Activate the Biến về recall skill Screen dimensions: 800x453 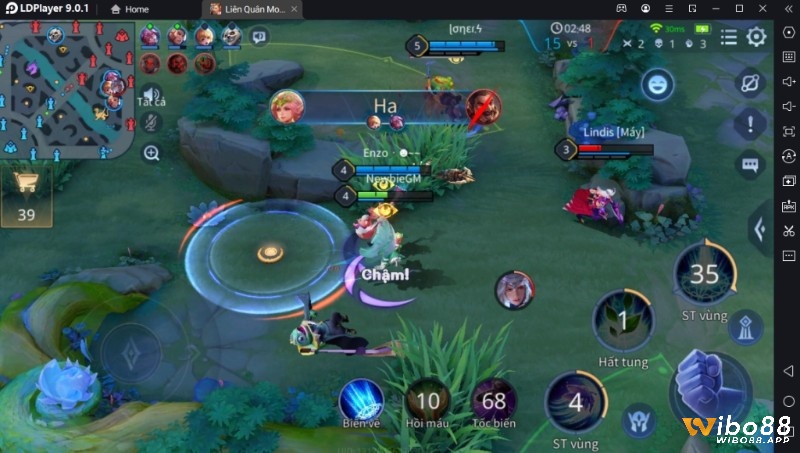[x=361, y=401]
